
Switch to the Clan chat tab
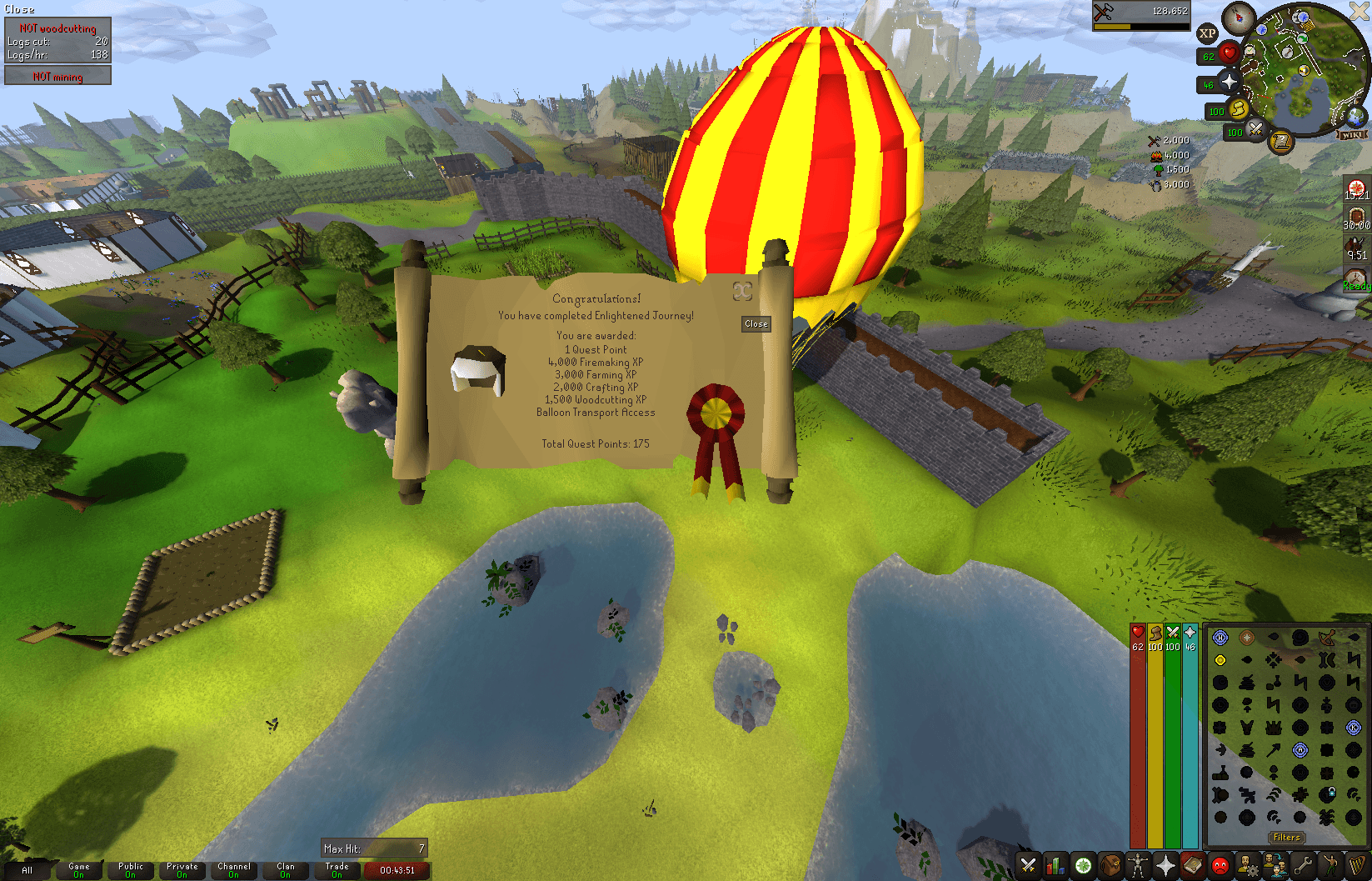285,869
